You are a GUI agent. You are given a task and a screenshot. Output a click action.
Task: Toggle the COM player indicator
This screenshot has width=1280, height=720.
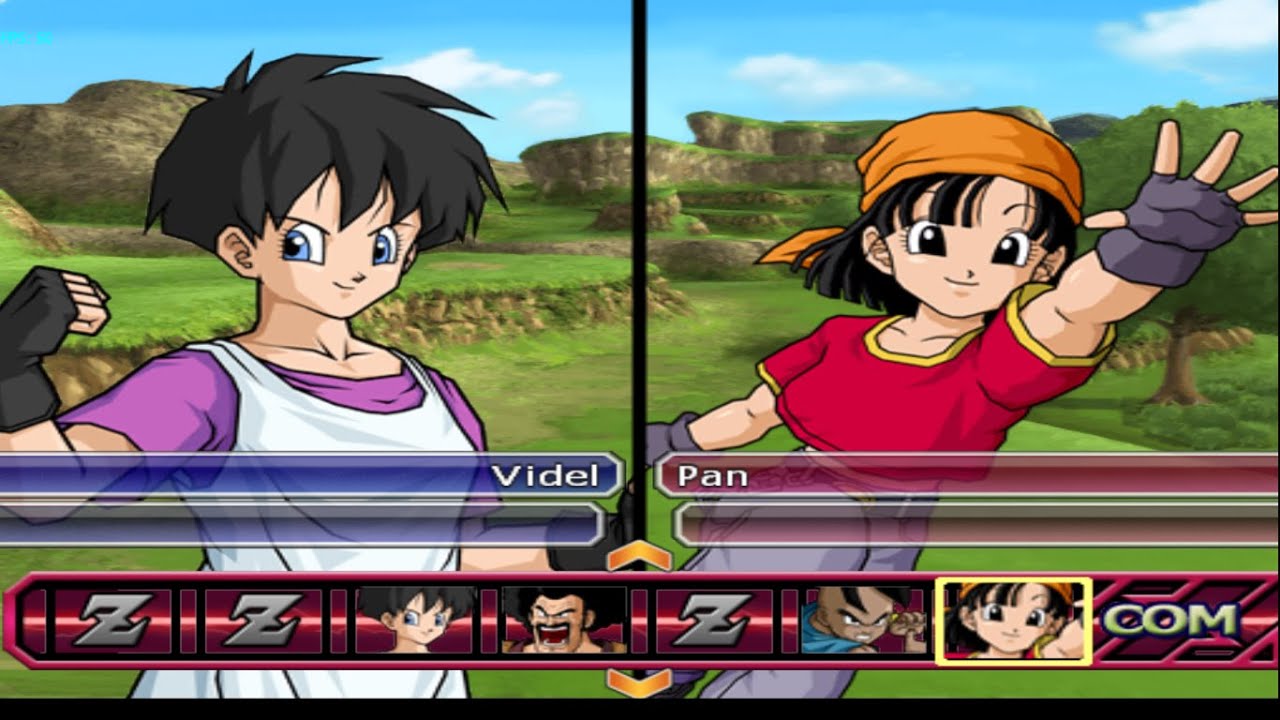pos(1170,621)
